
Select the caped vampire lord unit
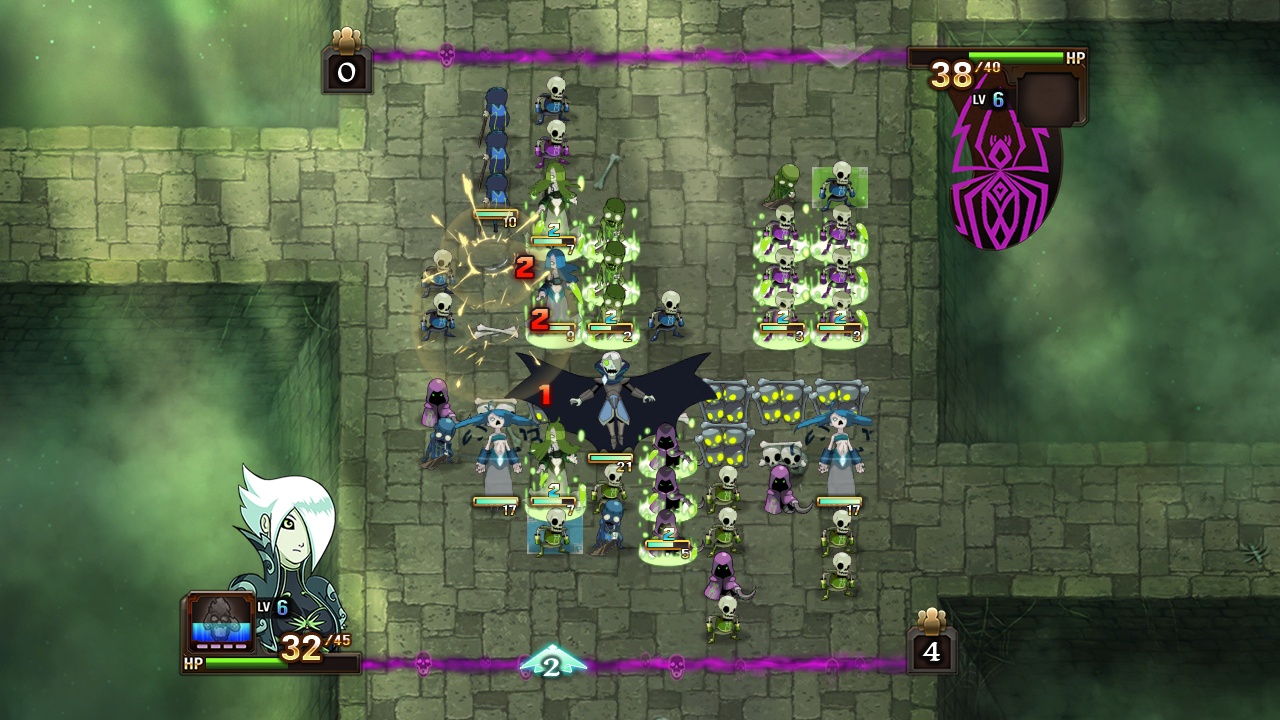tap(612, 400)
